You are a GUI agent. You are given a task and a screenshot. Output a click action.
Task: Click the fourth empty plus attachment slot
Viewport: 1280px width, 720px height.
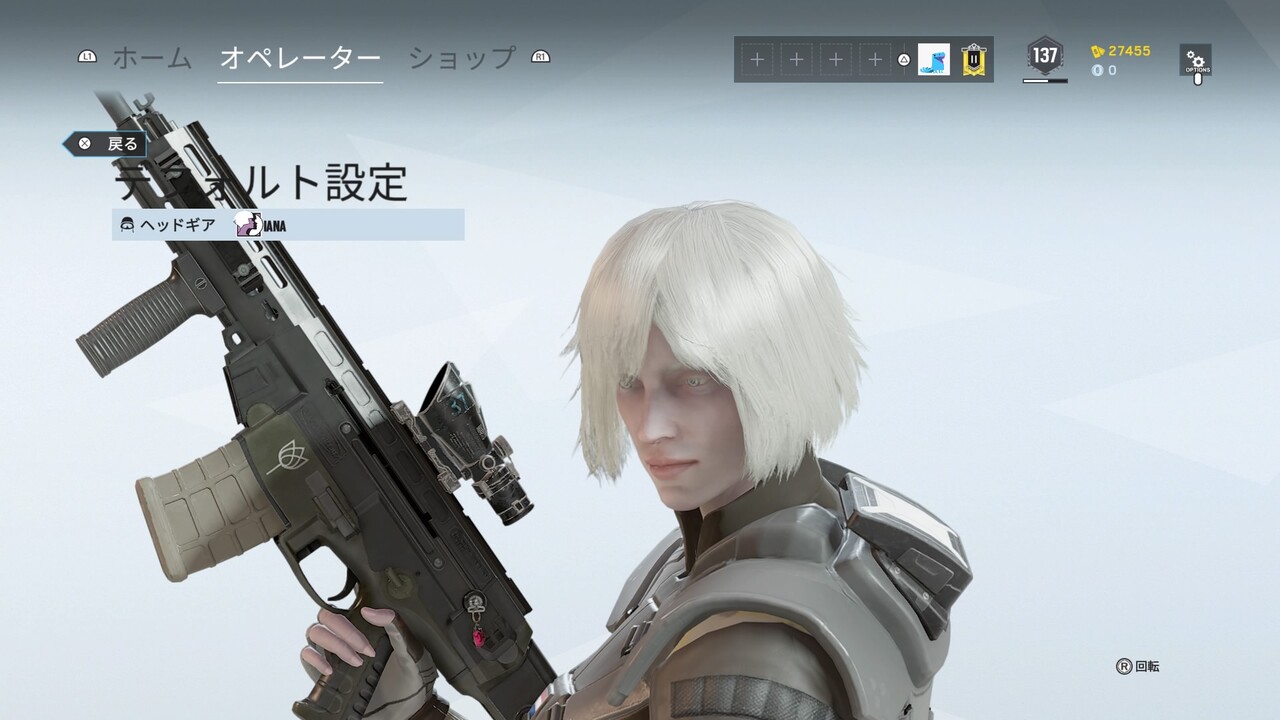pyautogui.click(x=874, y=60)
